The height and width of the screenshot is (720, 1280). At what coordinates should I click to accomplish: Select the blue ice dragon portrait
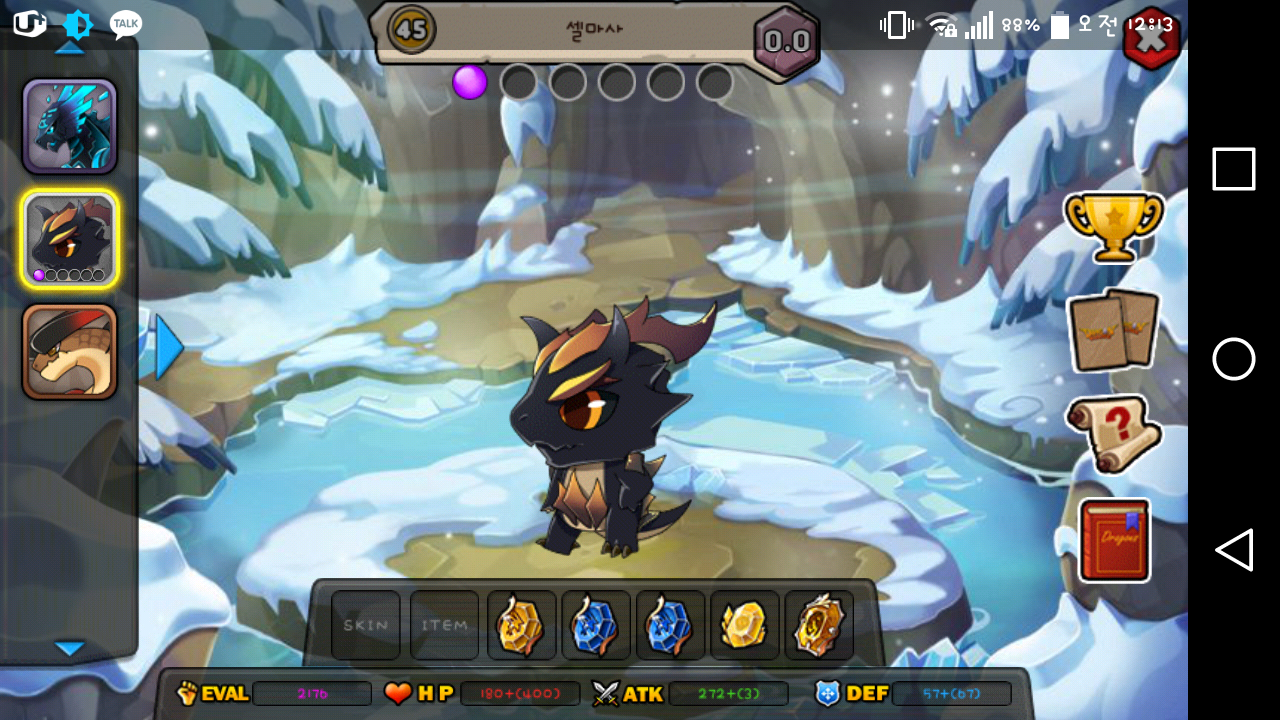pyautogui.click(x=70, y=127)
